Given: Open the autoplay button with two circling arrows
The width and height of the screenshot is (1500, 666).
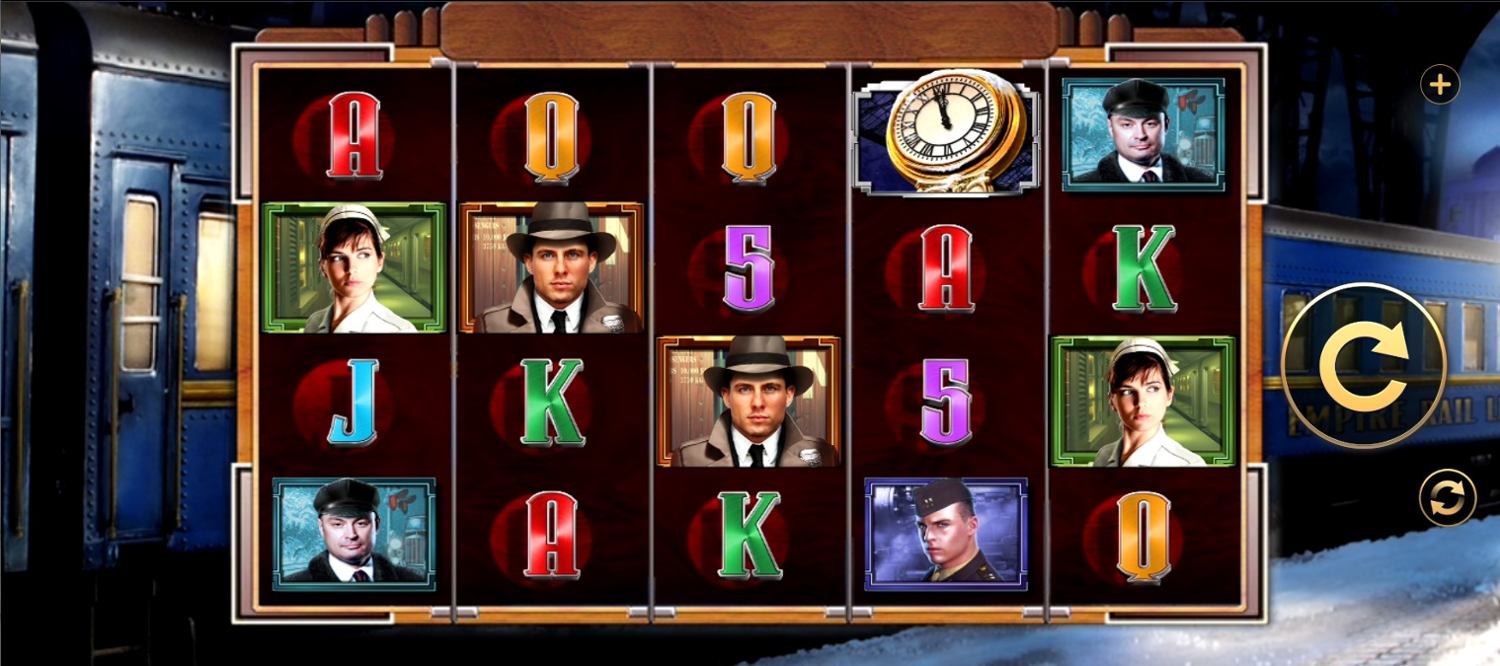Looking at the screenshot, I should tap(1447, 497).
